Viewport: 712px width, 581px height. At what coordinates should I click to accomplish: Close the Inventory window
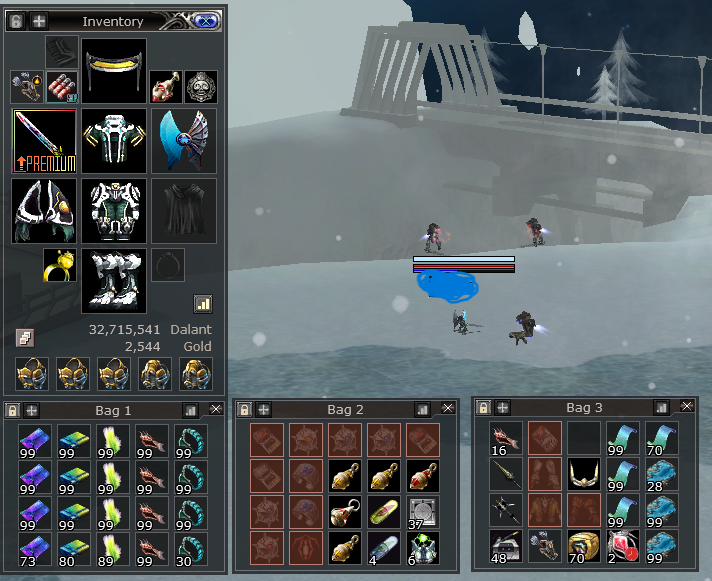[203, 20]
